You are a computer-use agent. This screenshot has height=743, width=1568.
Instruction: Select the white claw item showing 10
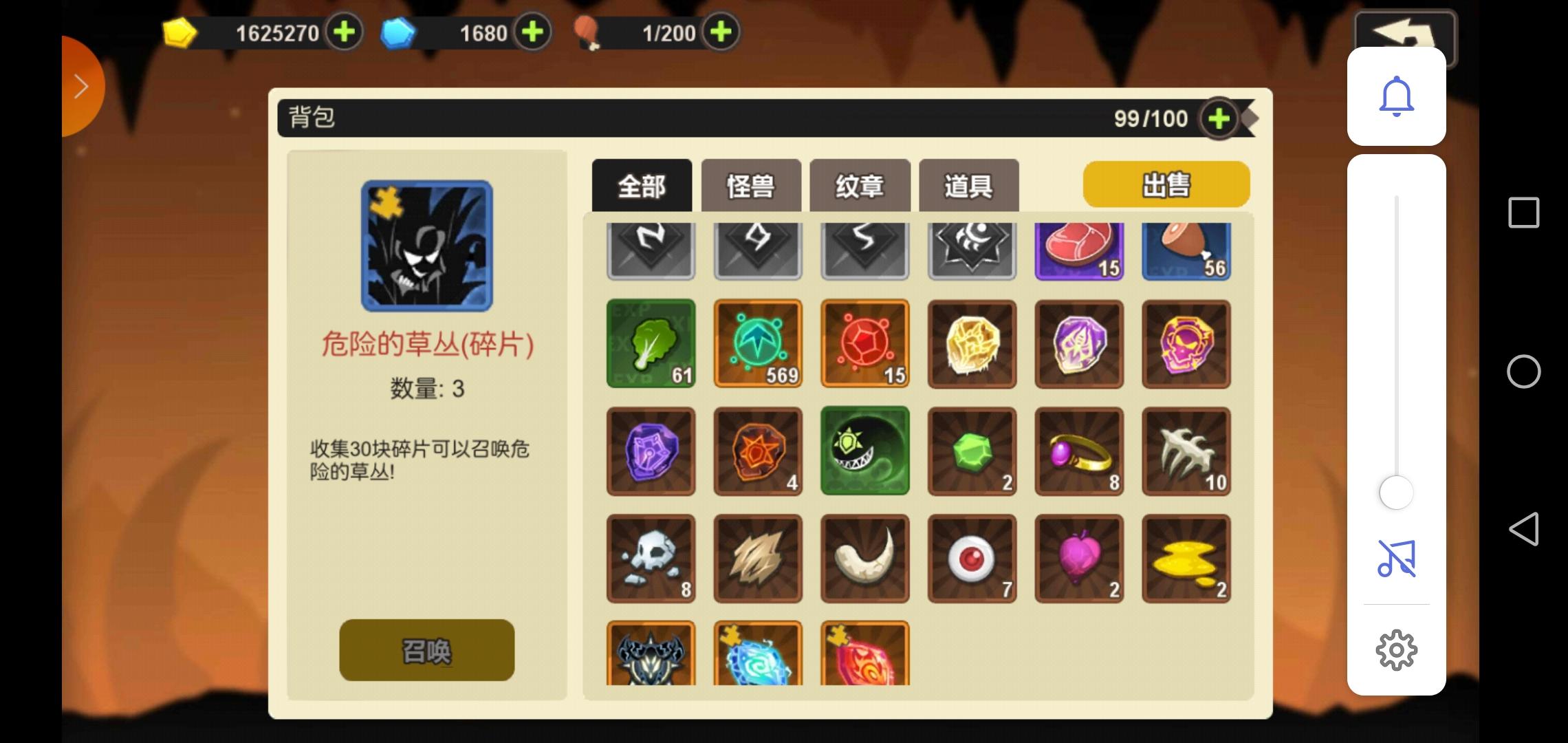1186,452
